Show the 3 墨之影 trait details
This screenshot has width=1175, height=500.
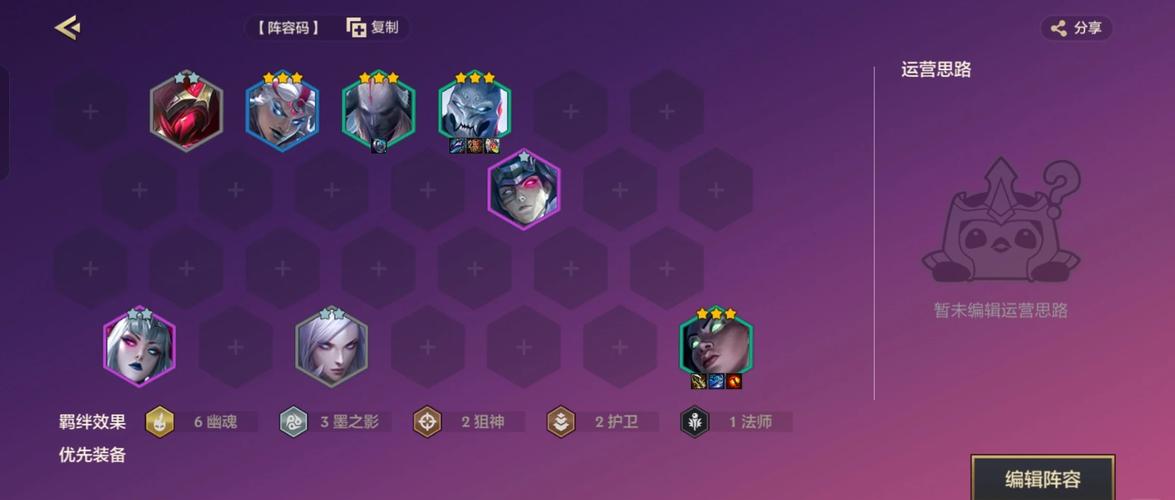click(x=335, y=422)
